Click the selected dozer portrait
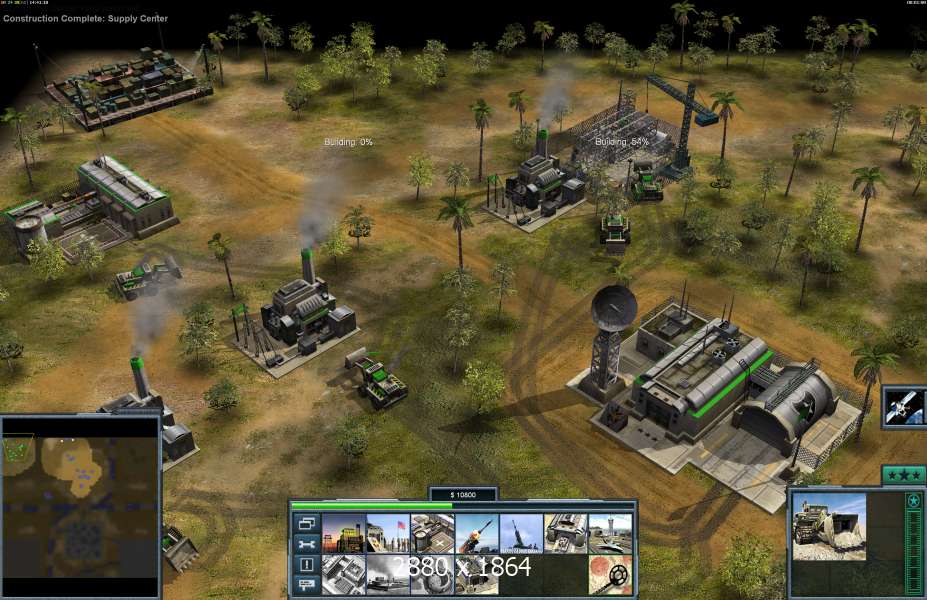This screenshot has width=927, height=600. pyautogui.click(x=829, y=527)
